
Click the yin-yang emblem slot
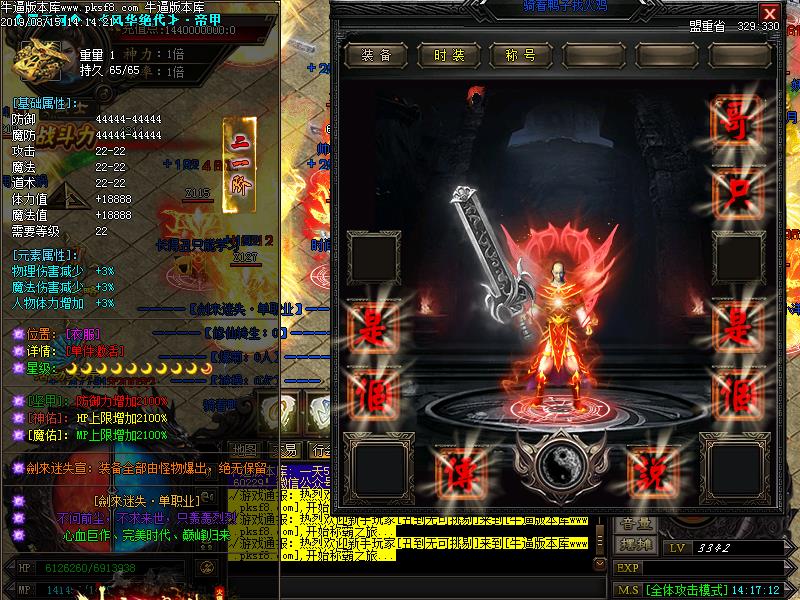[557, 466]
